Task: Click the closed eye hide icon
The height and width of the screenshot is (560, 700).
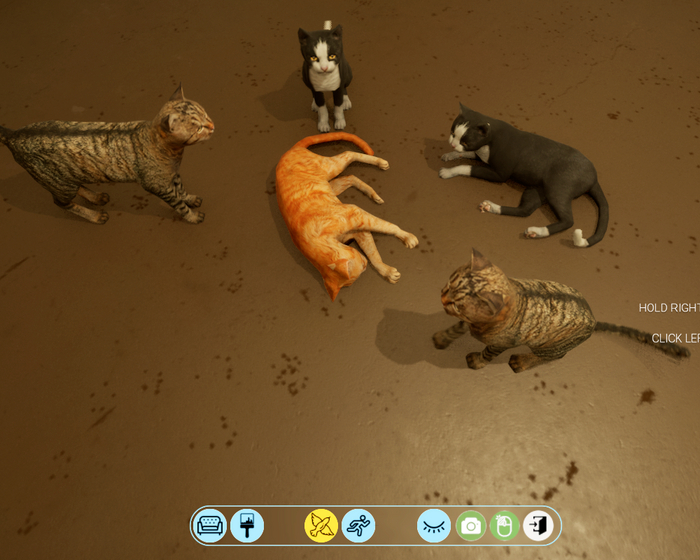Action: click(x=434, y=525)
